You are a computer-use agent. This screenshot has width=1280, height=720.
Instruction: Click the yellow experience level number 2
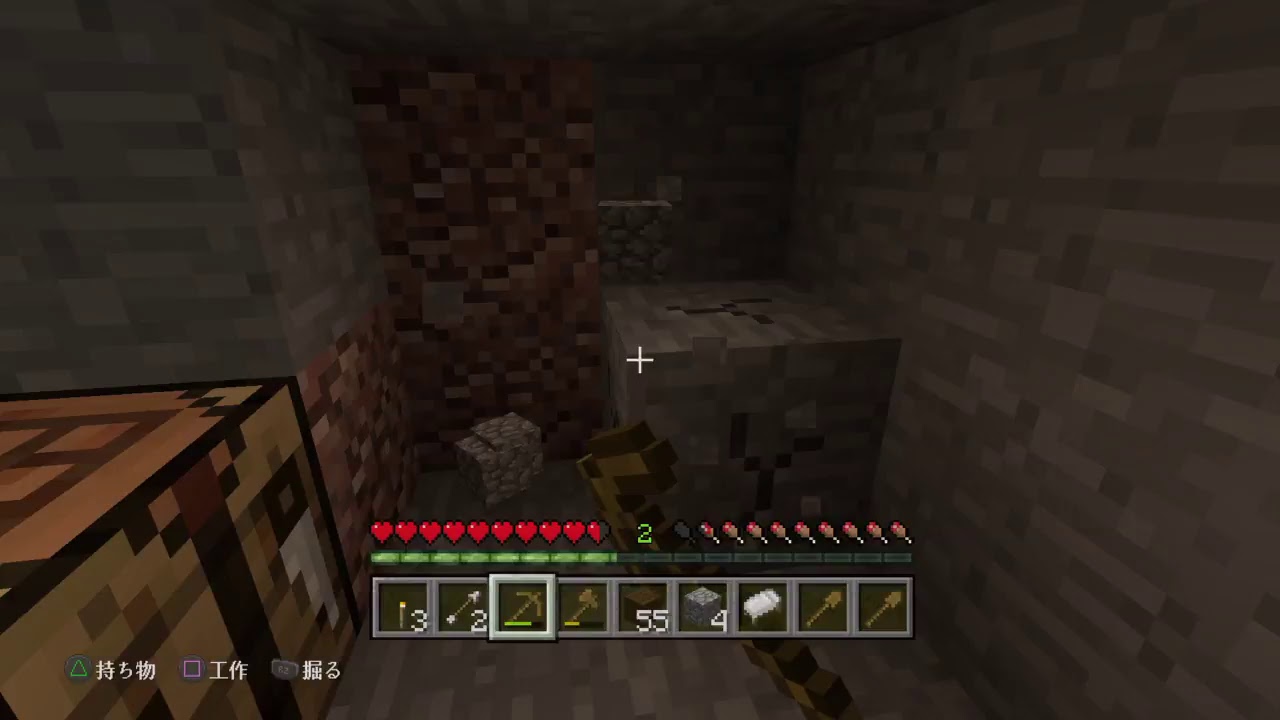[x=643, y=534]
